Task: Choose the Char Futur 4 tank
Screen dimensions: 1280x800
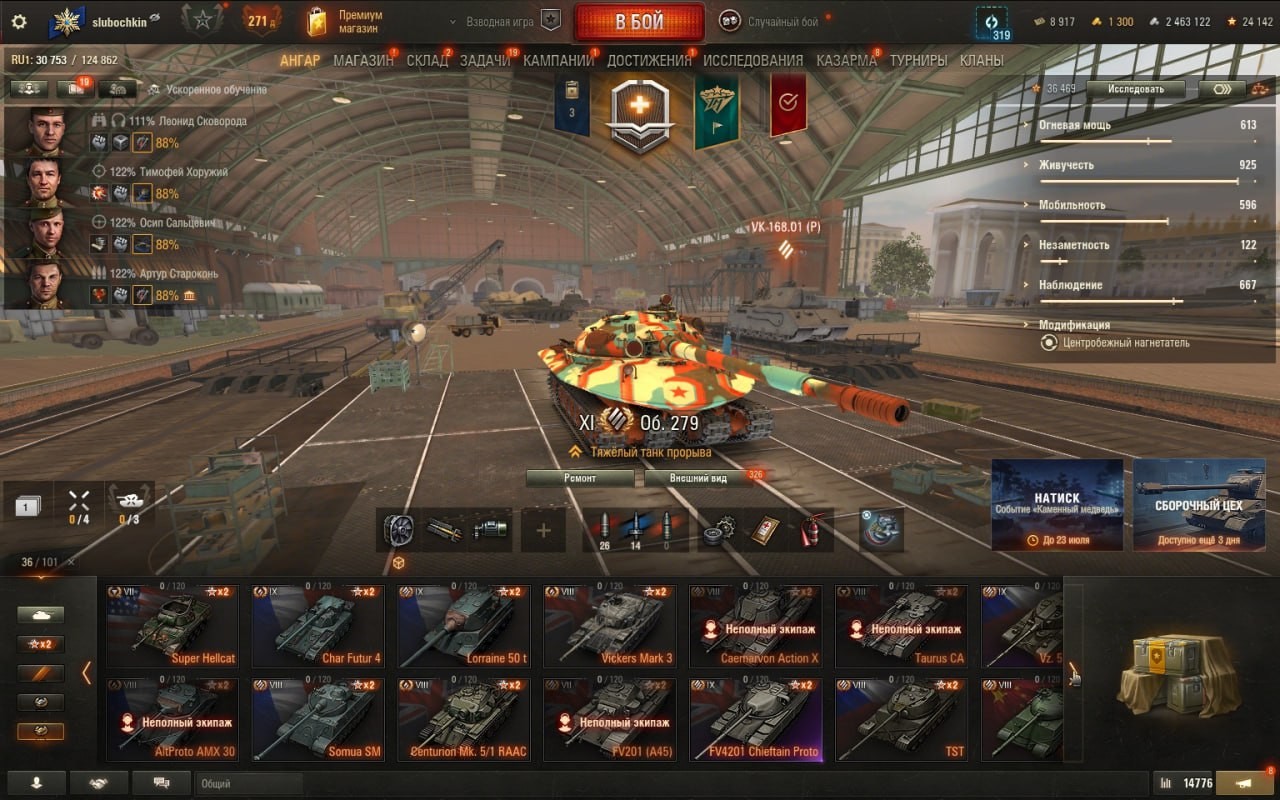Action: pyautogui.click(x=317, y=626)
